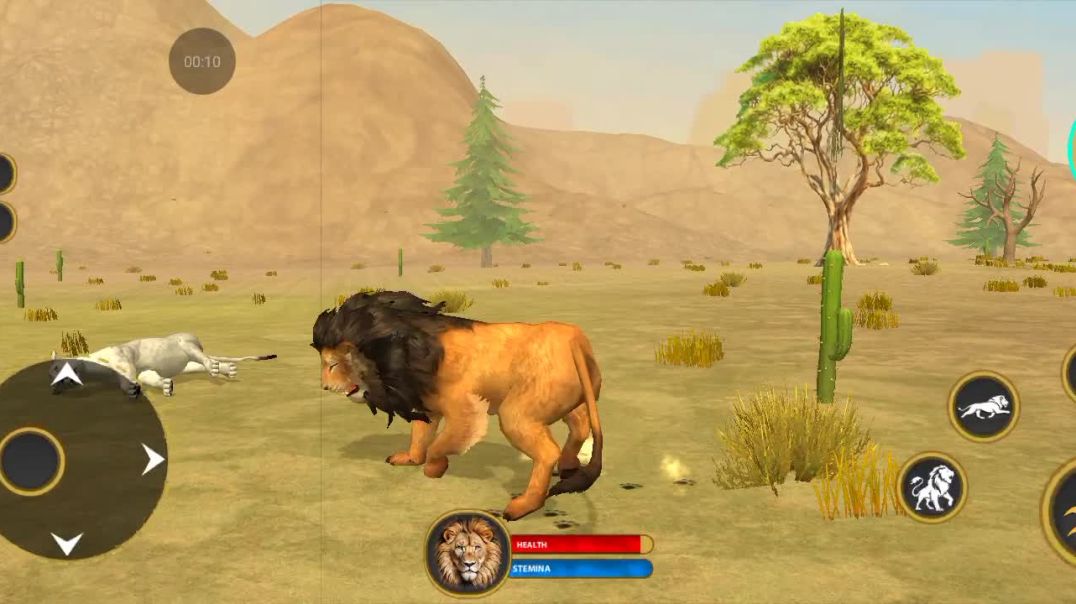Tap the right arrow on the movement pad
This screenshot has width=1076, height=604.
click(x=153, y=460)
